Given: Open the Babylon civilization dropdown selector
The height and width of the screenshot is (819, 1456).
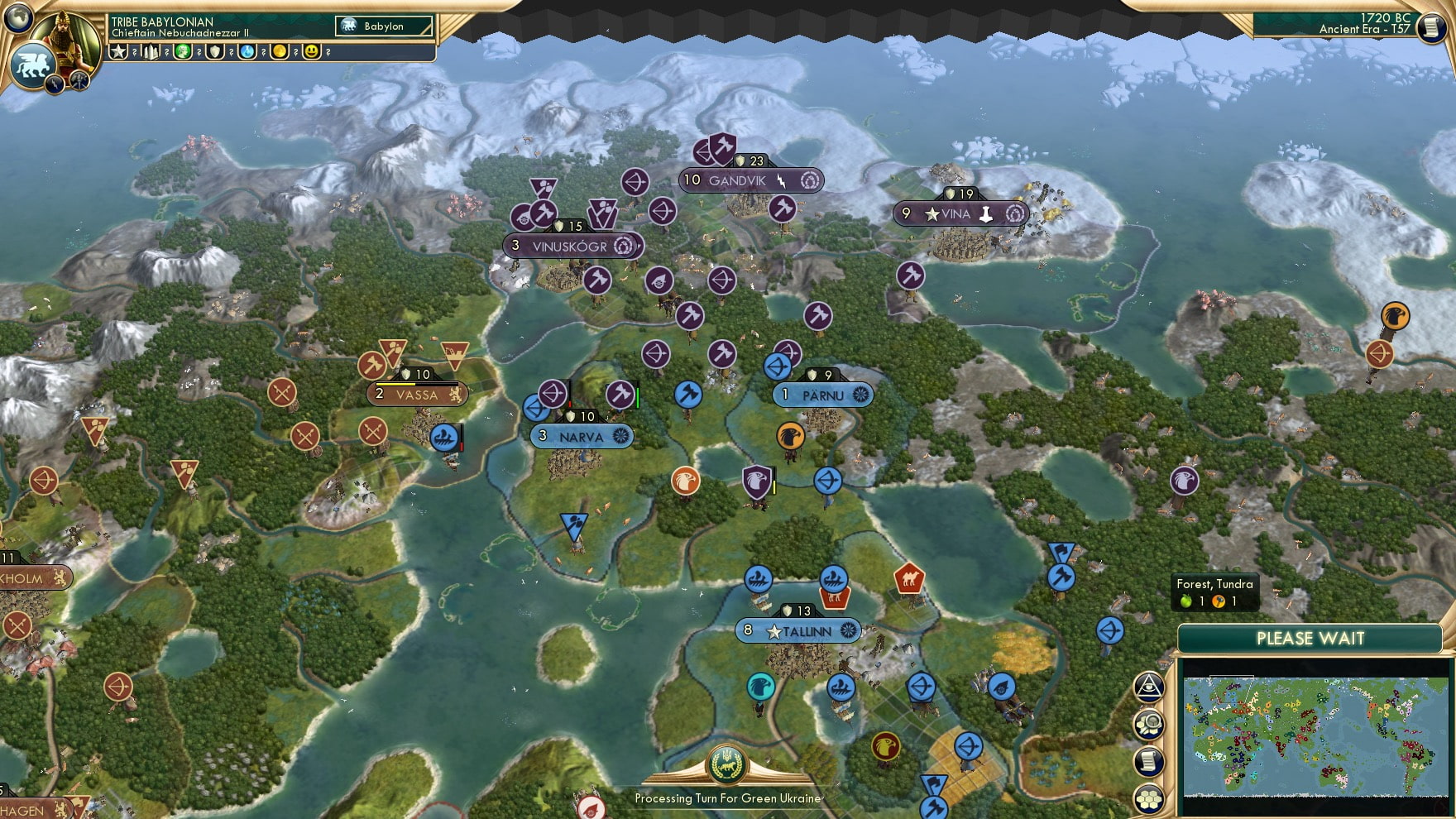Looking at the screenshot, I should point(385,26).
